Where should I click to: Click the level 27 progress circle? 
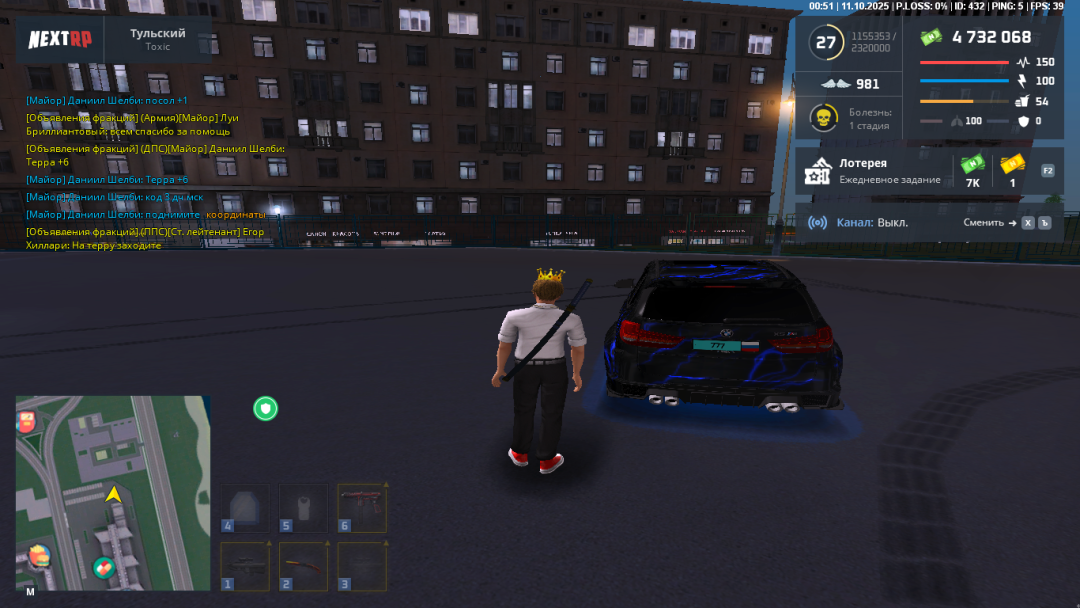[x=826, y=42]
